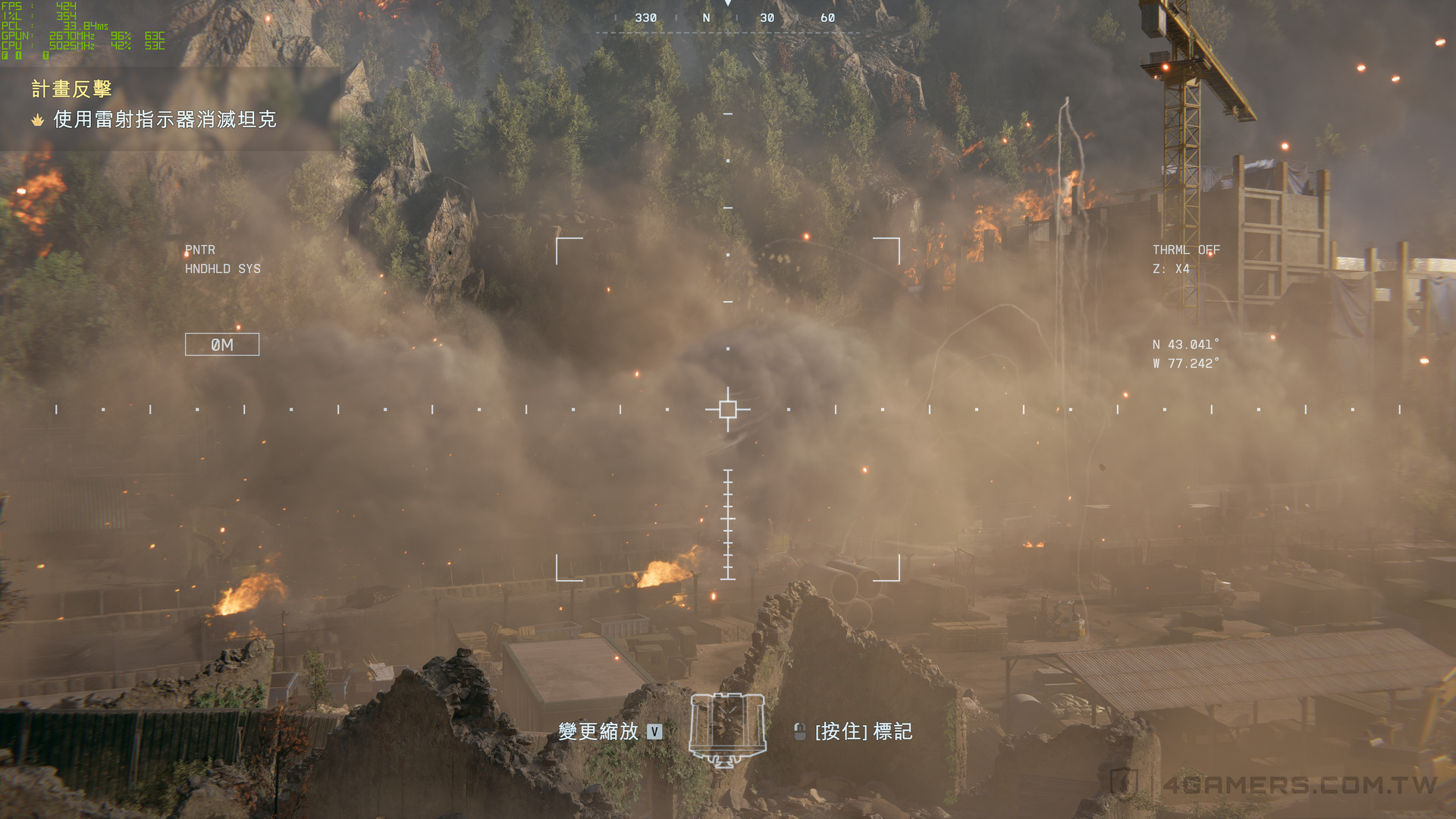The width and height of the screenshot is (1456, 819).
Task: Expand the ØM distance readout box
Action: click(222, 344)
